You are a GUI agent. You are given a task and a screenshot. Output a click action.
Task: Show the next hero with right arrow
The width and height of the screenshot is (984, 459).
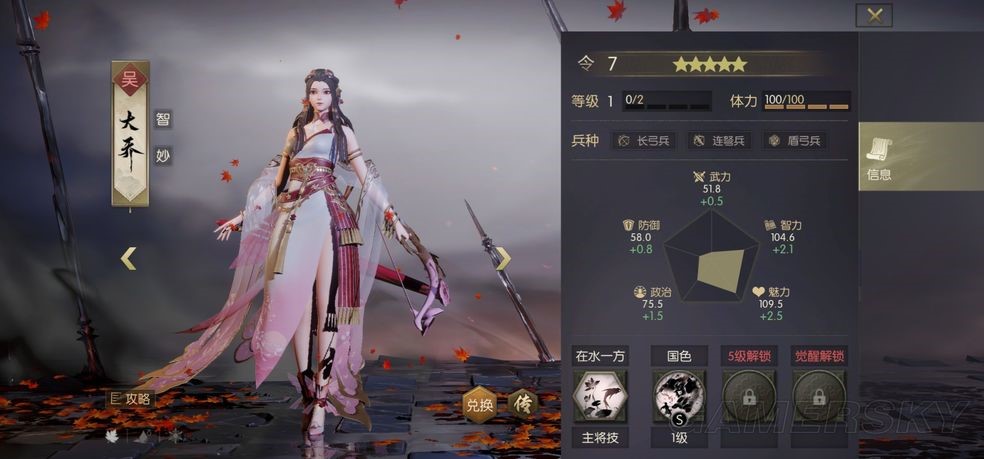[504, 258]
